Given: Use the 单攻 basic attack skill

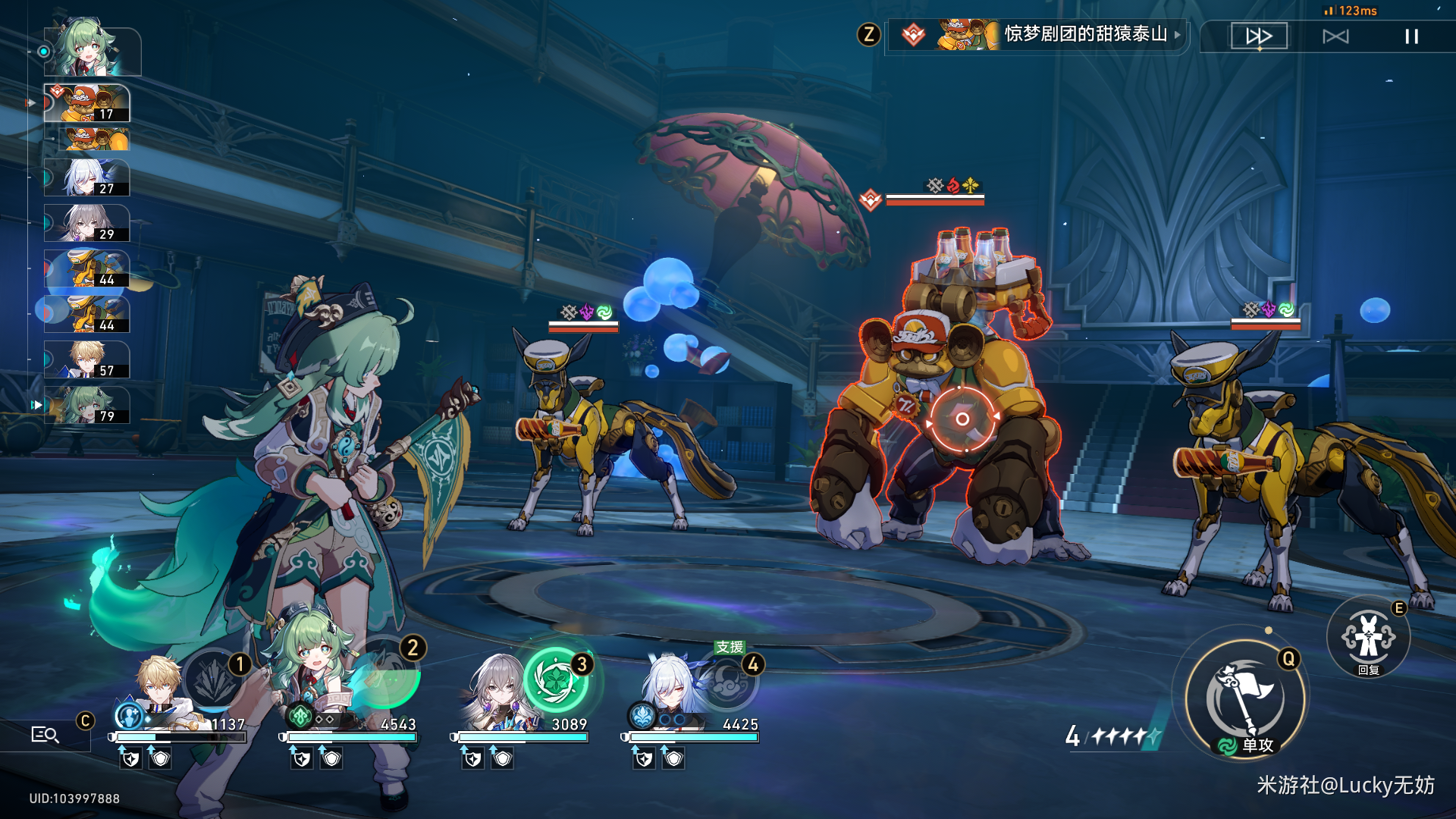Looking at the screenshot, I should (1246, 699).
